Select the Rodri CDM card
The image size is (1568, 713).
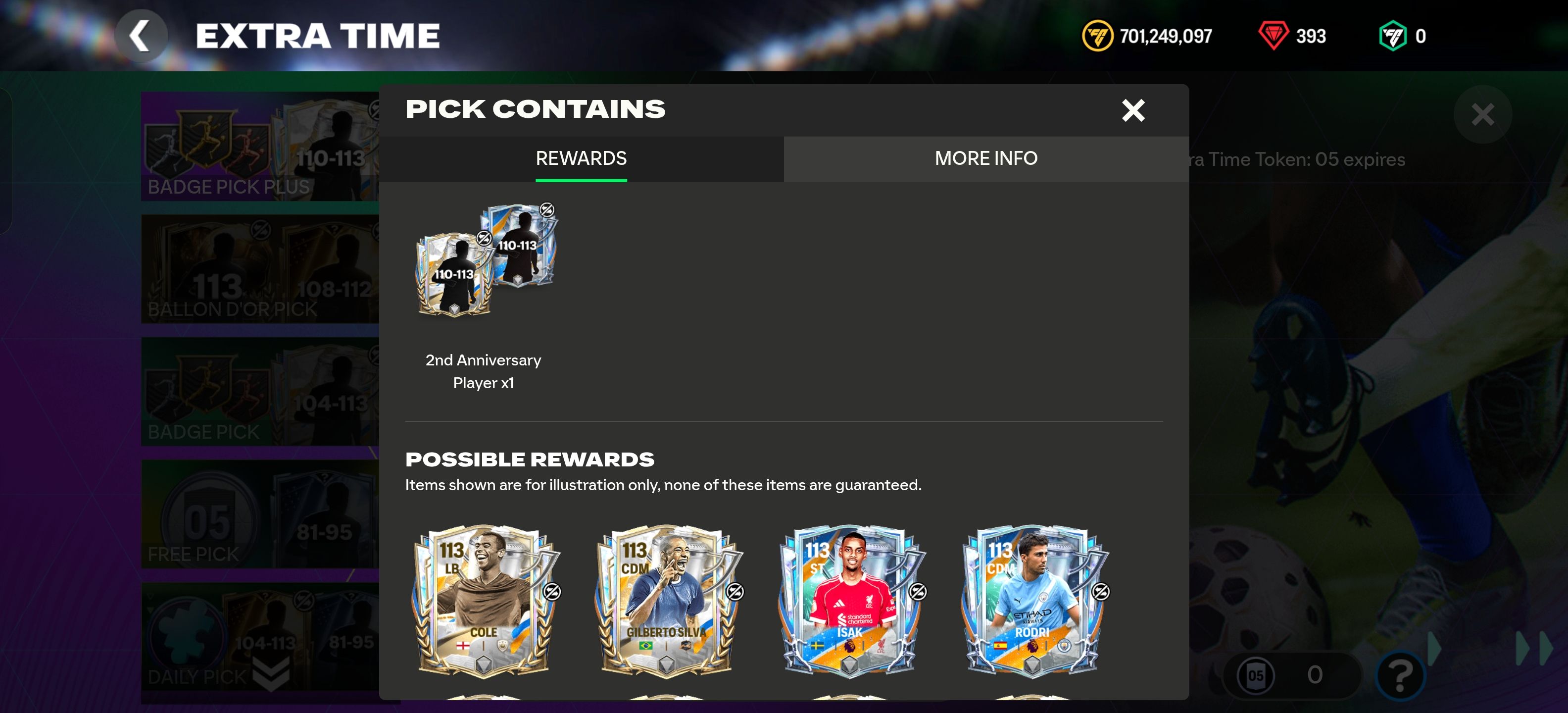click(x=1033, y=601)
